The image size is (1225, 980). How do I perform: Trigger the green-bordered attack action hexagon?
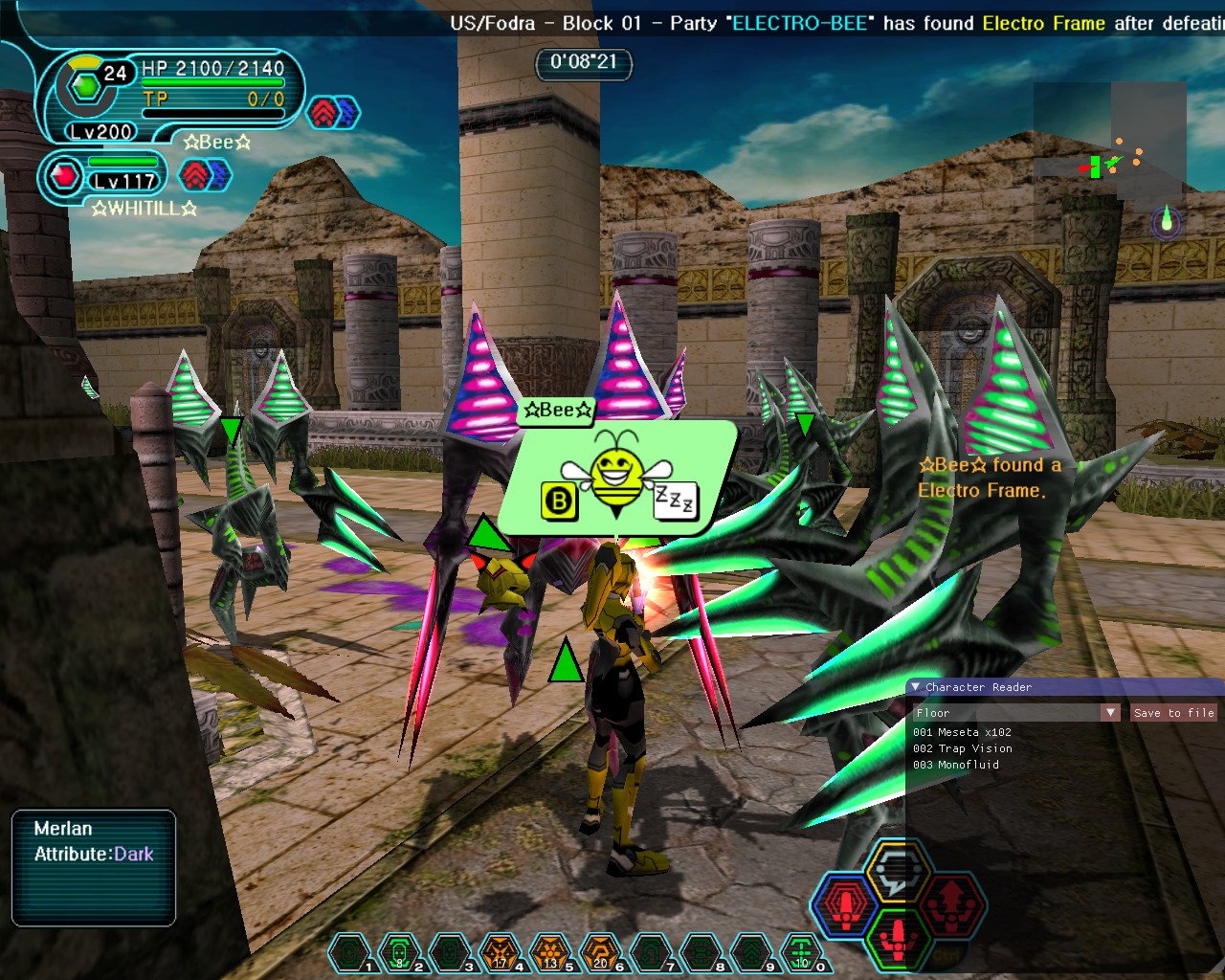(898, 938)
